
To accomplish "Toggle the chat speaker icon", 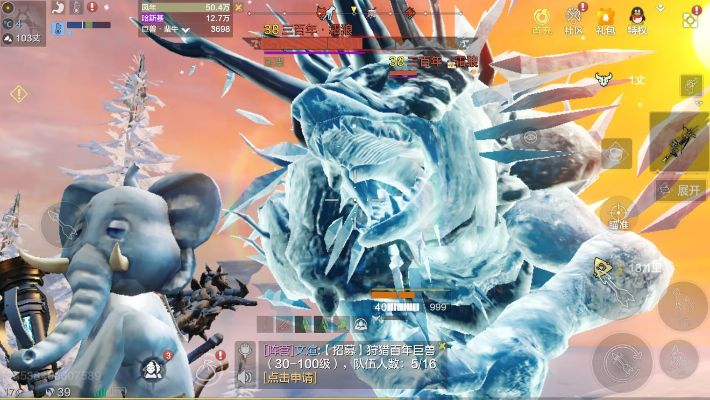I will [x=244, y=378].
